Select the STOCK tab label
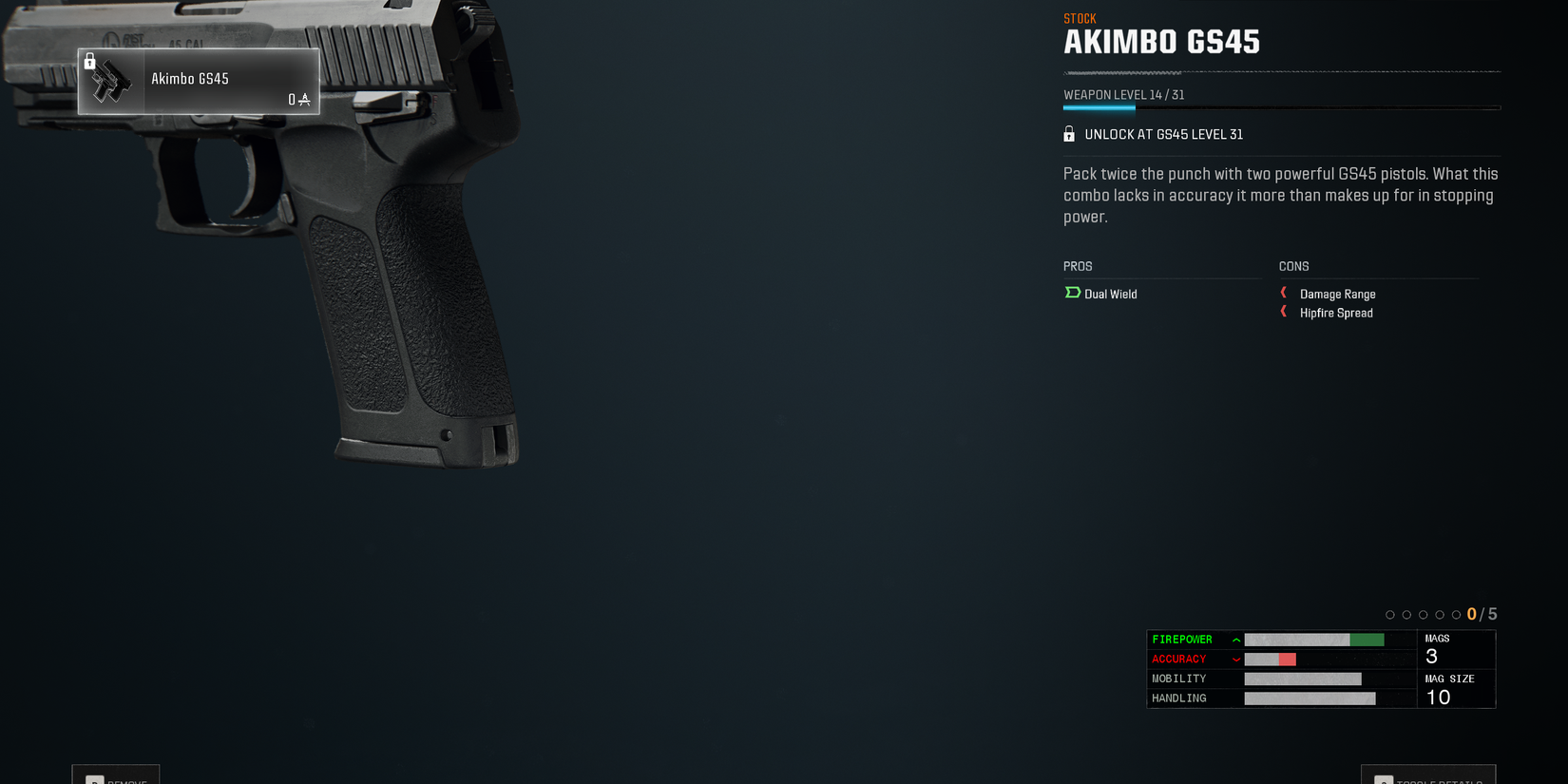This screenshot has height=784, width=1568. (1078, 17)
